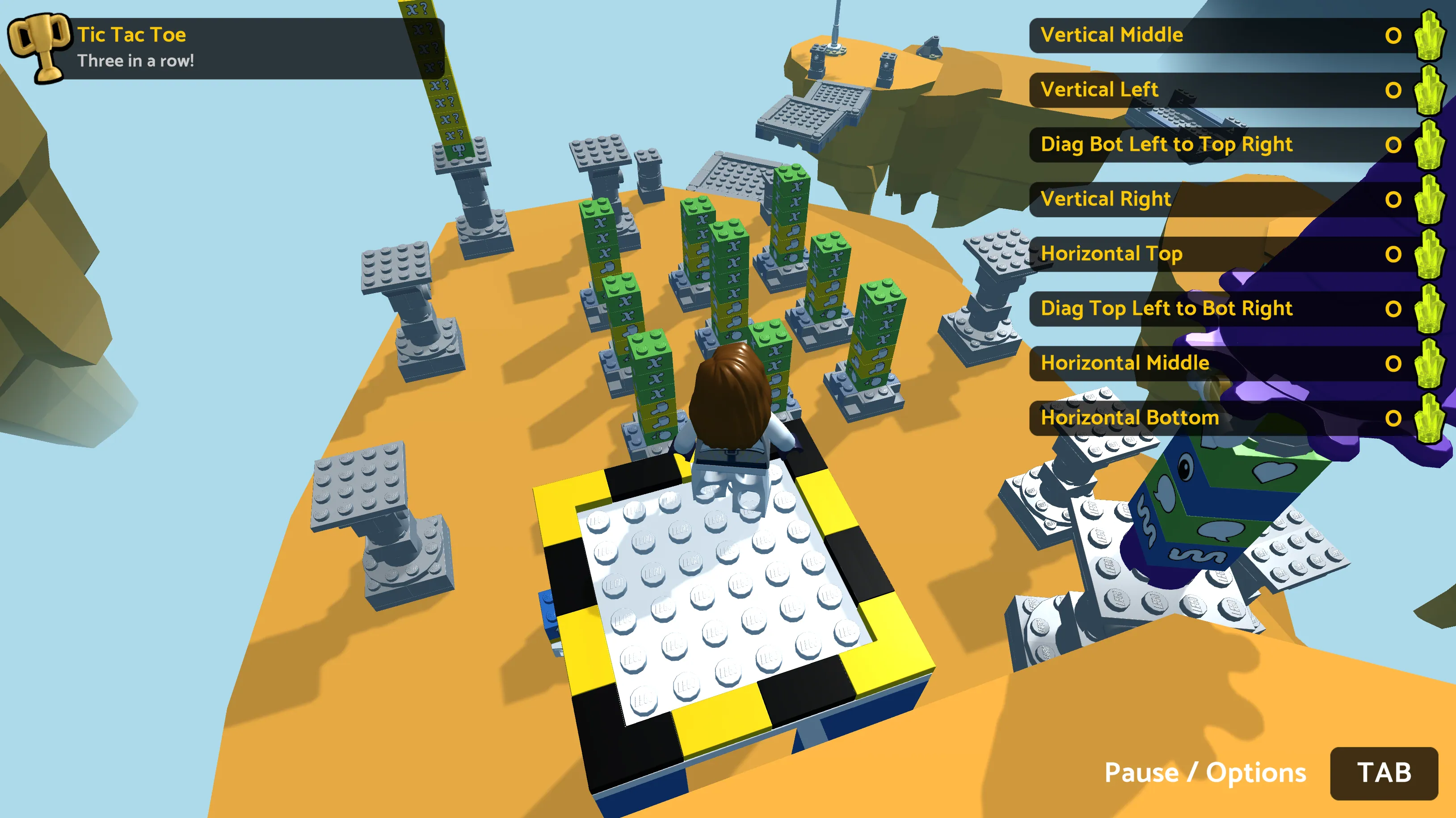The height and width of the screenshot is (818, 1456).
Task: Select the Vertical Middle objective row
Action: click(x=1221, y=35)
